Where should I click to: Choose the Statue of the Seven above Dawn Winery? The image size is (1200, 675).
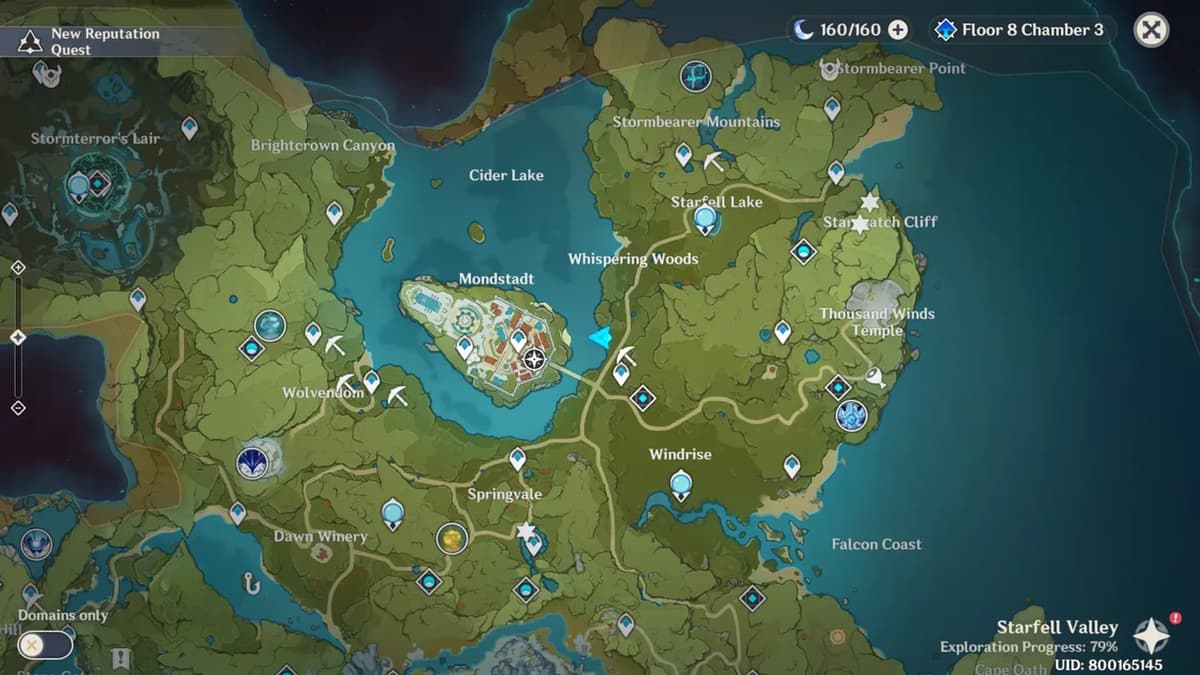click(393, 514)
